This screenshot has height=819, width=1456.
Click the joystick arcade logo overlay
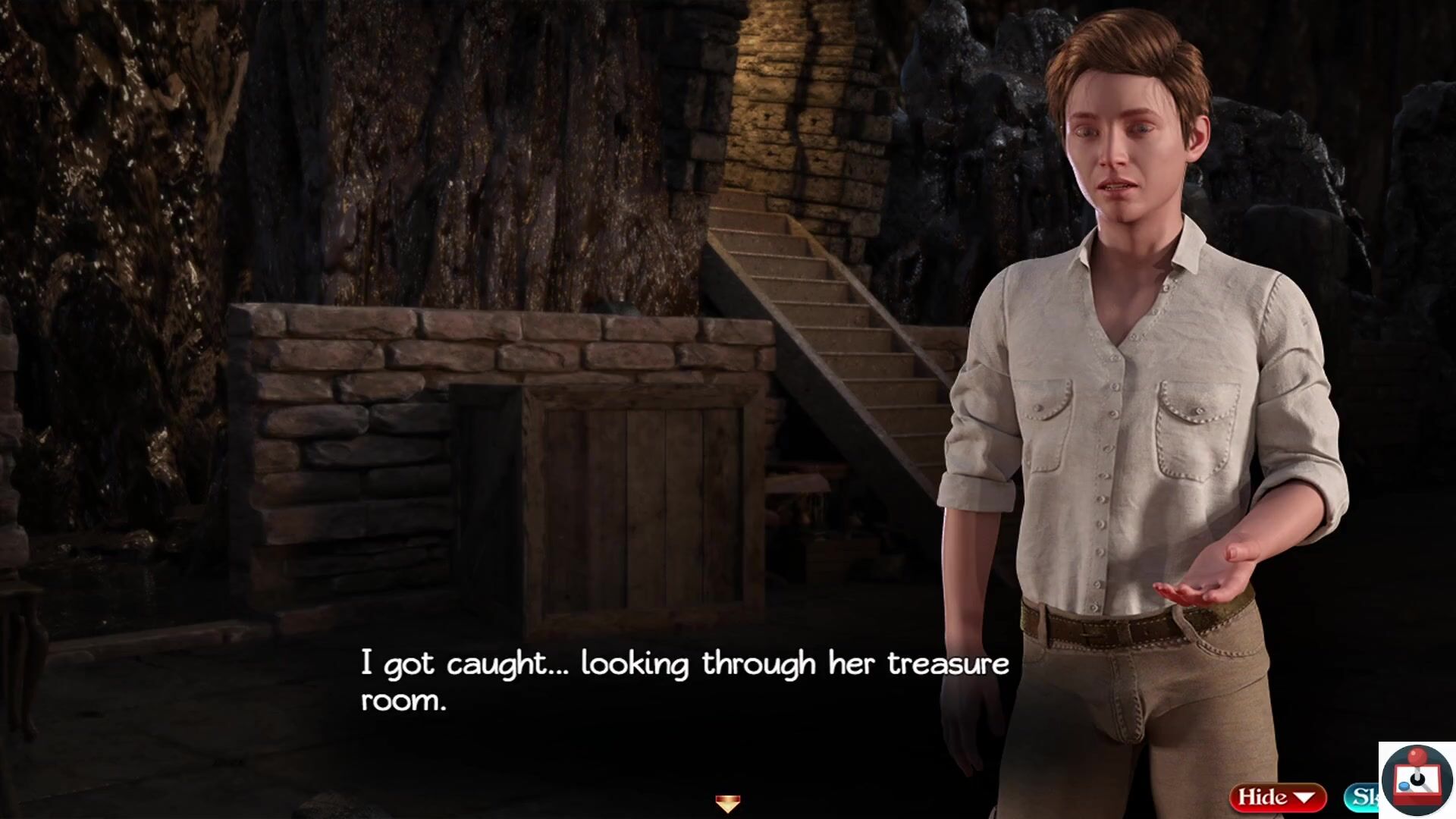[x=1416, y=780]
